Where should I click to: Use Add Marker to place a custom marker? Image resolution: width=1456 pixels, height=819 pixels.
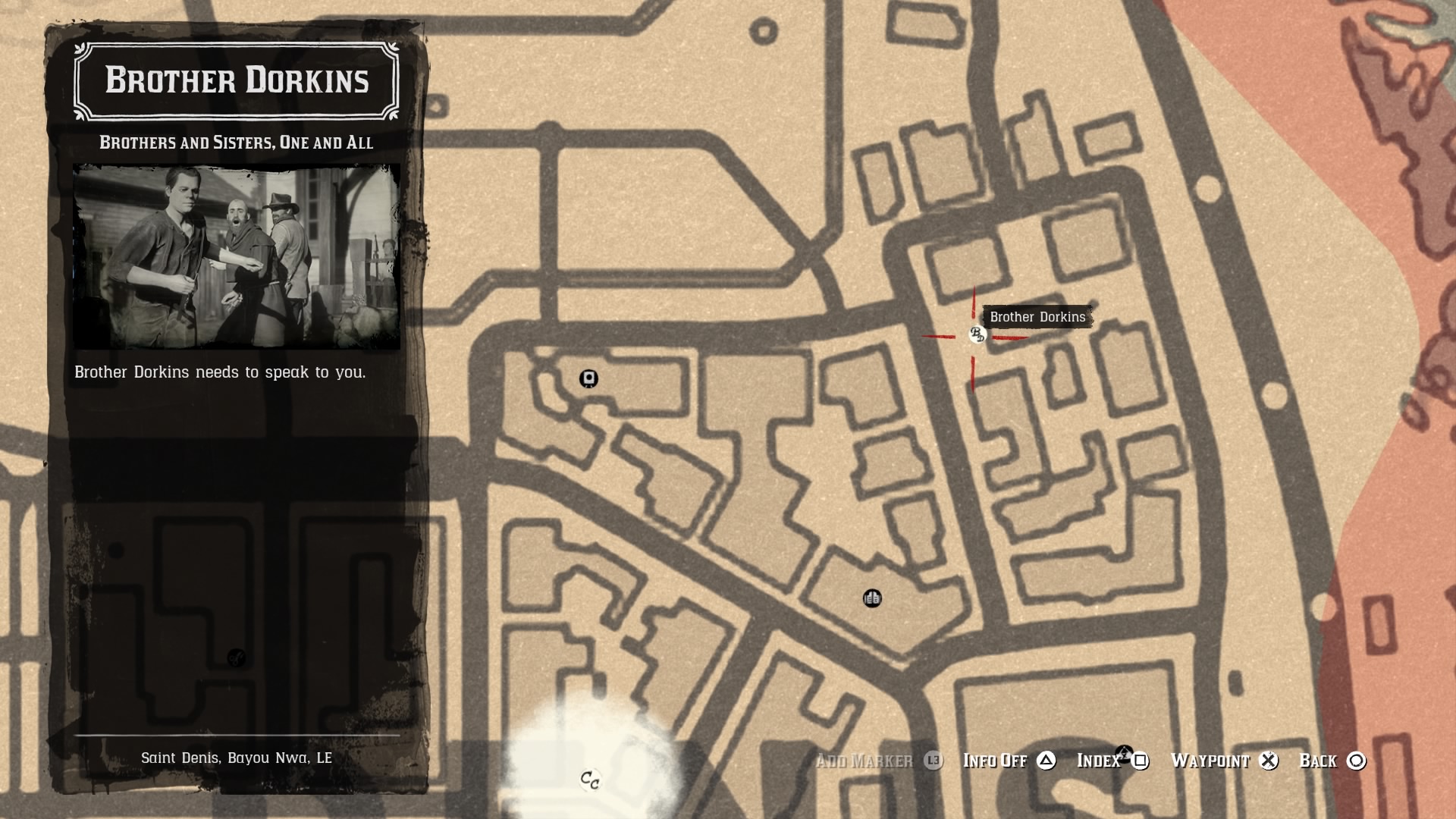coord(864,761)
